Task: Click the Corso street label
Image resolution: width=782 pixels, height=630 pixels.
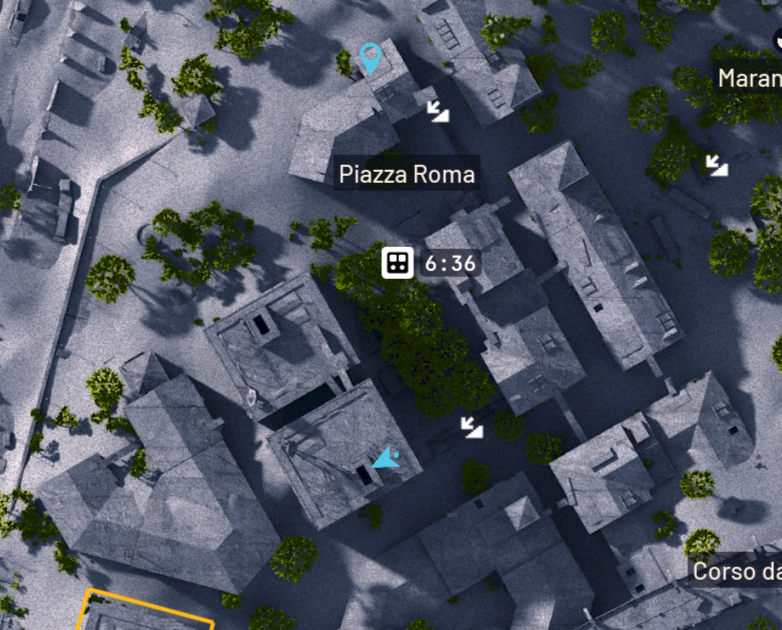Action: (x=736, y=571)
